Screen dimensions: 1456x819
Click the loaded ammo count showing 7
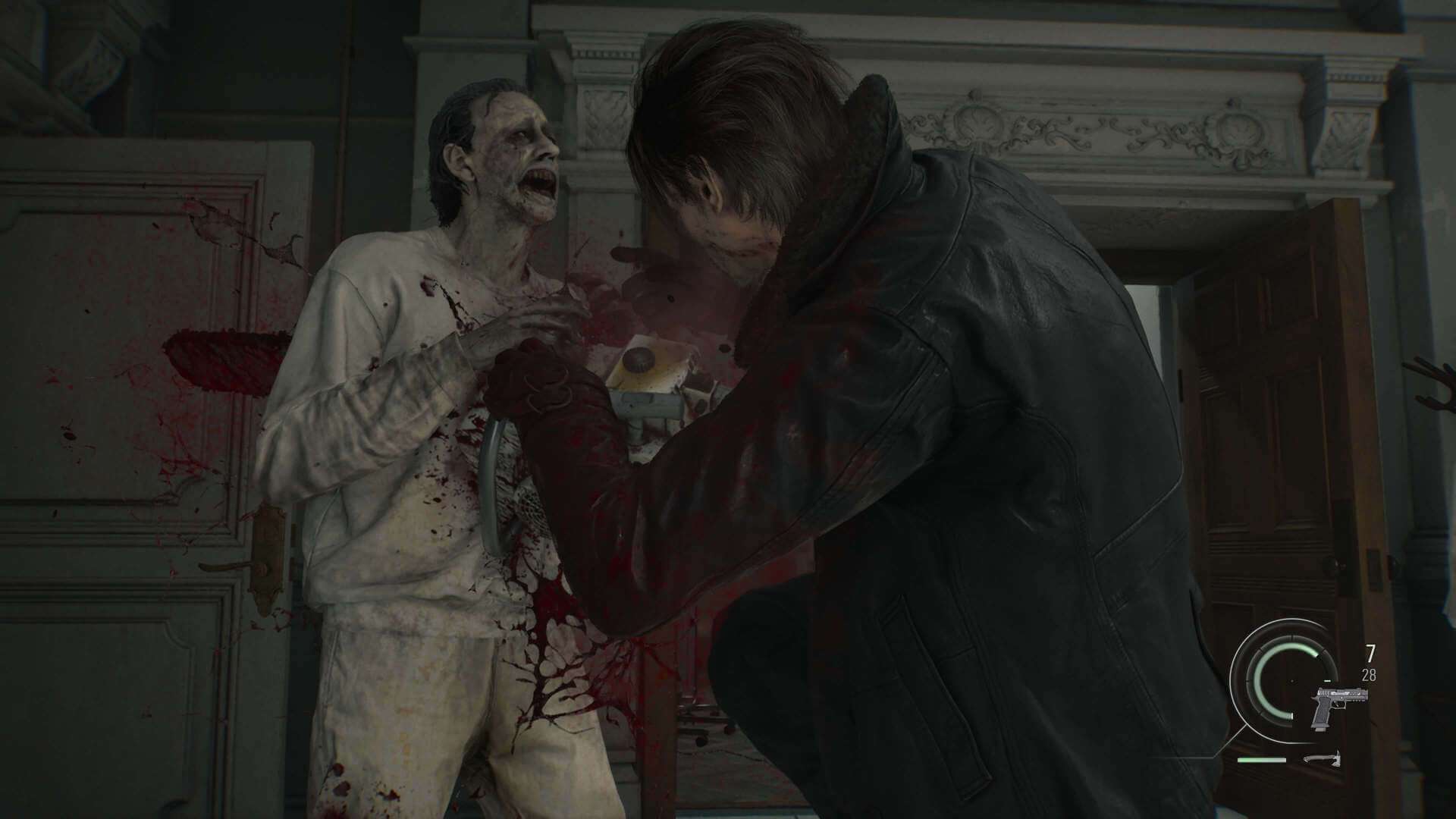tap(1371, 652)
